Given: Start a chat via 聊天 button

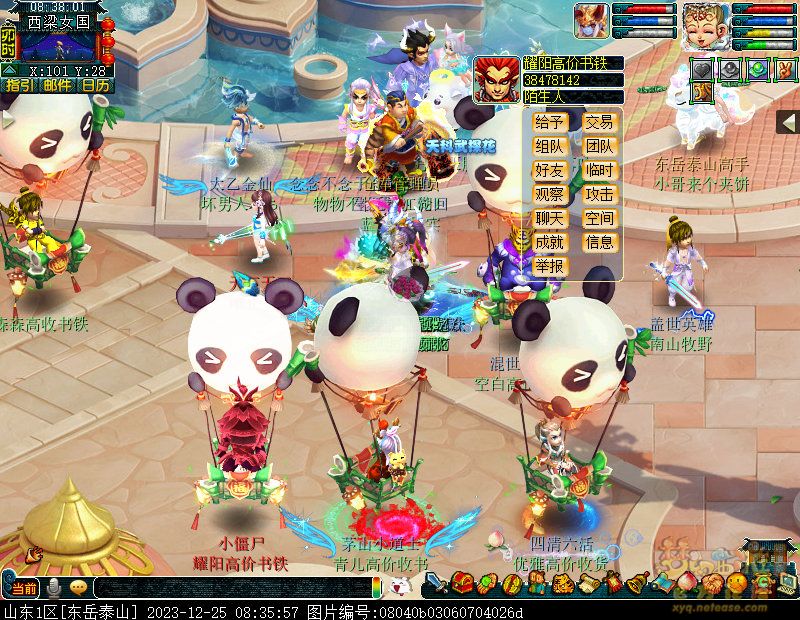Looking at the screenshot, I should (x=550, y=218).
